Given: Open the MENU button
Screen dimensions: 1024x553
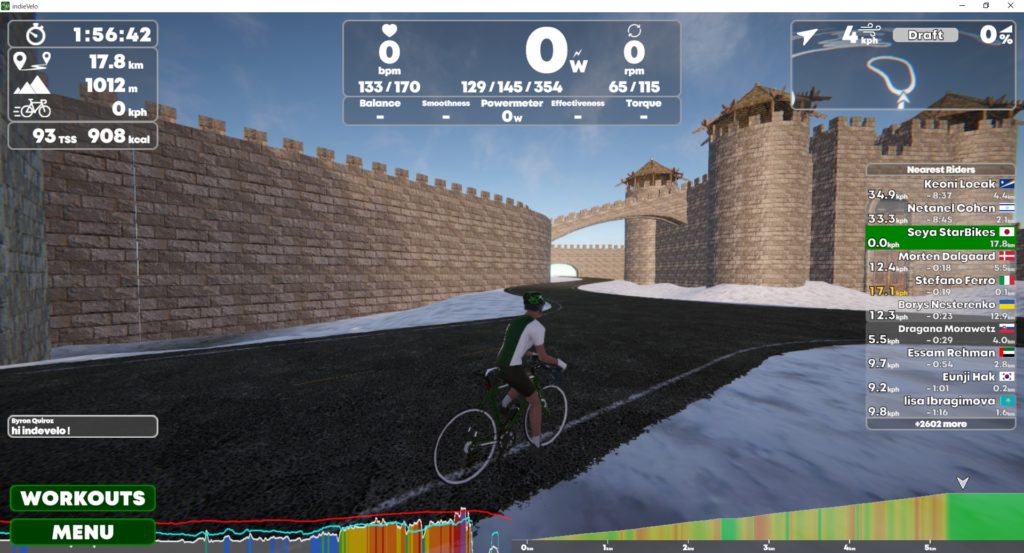Looking at the screenshot, I should pyautogui.click(x=83, y=532).
